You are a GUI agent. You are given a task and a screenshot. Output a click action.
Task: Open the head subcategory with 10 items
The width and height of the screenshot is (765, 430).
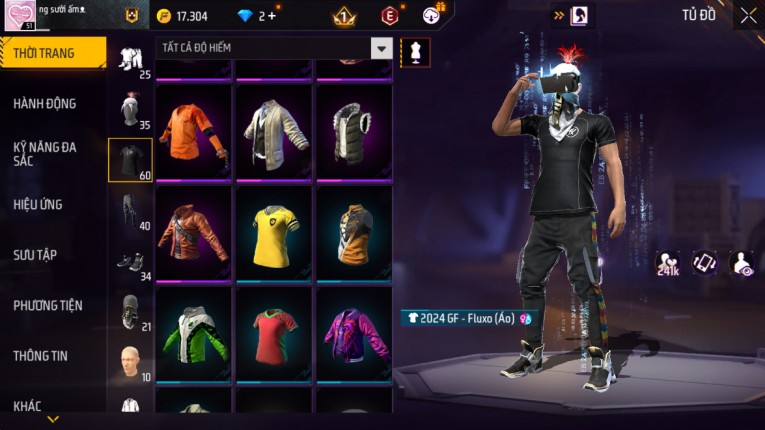point(130,362)
